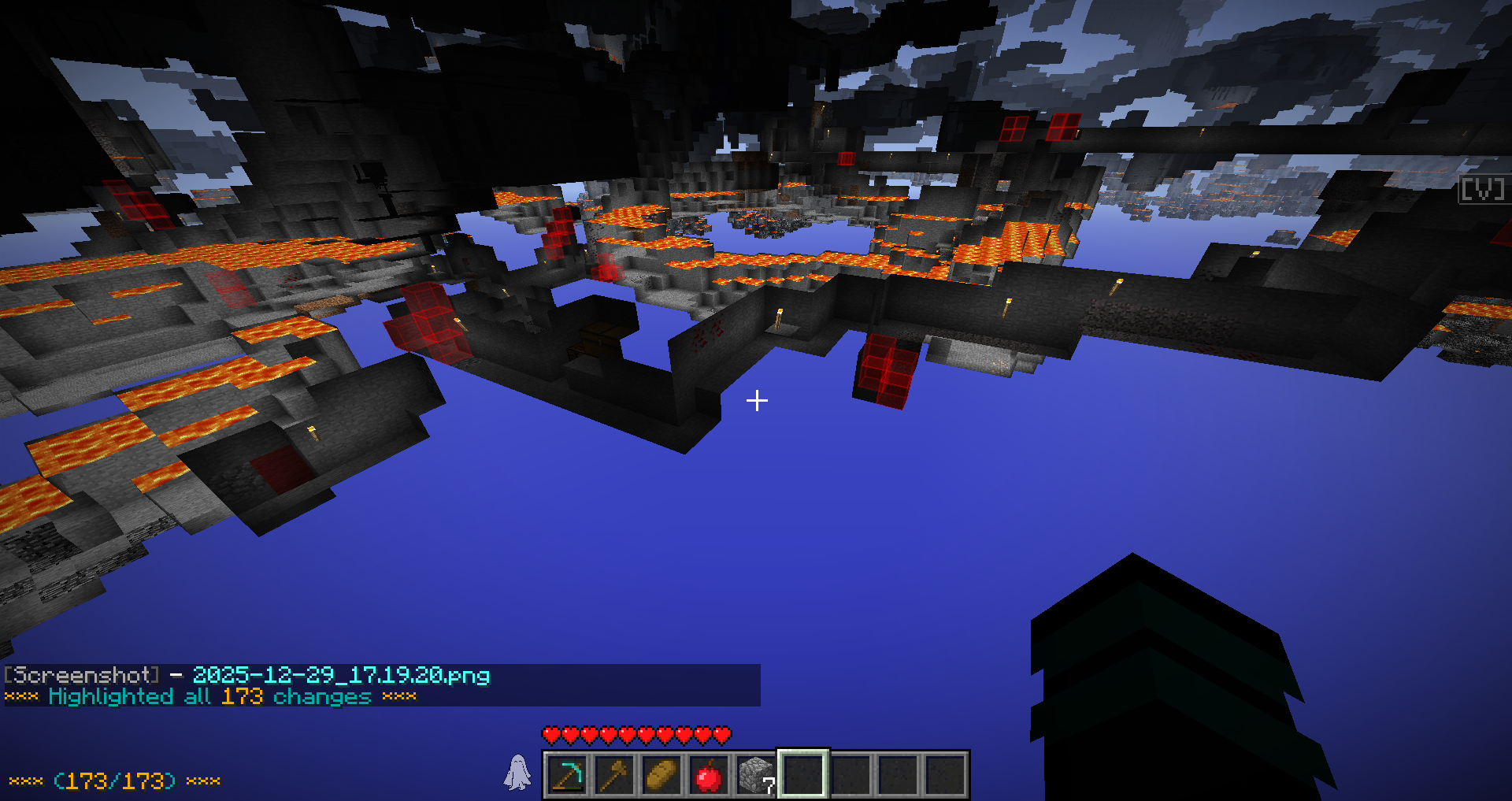This screenshot has width=1512, height=801.
Task: Choose the wooden axe in the hotbar
Action: 614,775
